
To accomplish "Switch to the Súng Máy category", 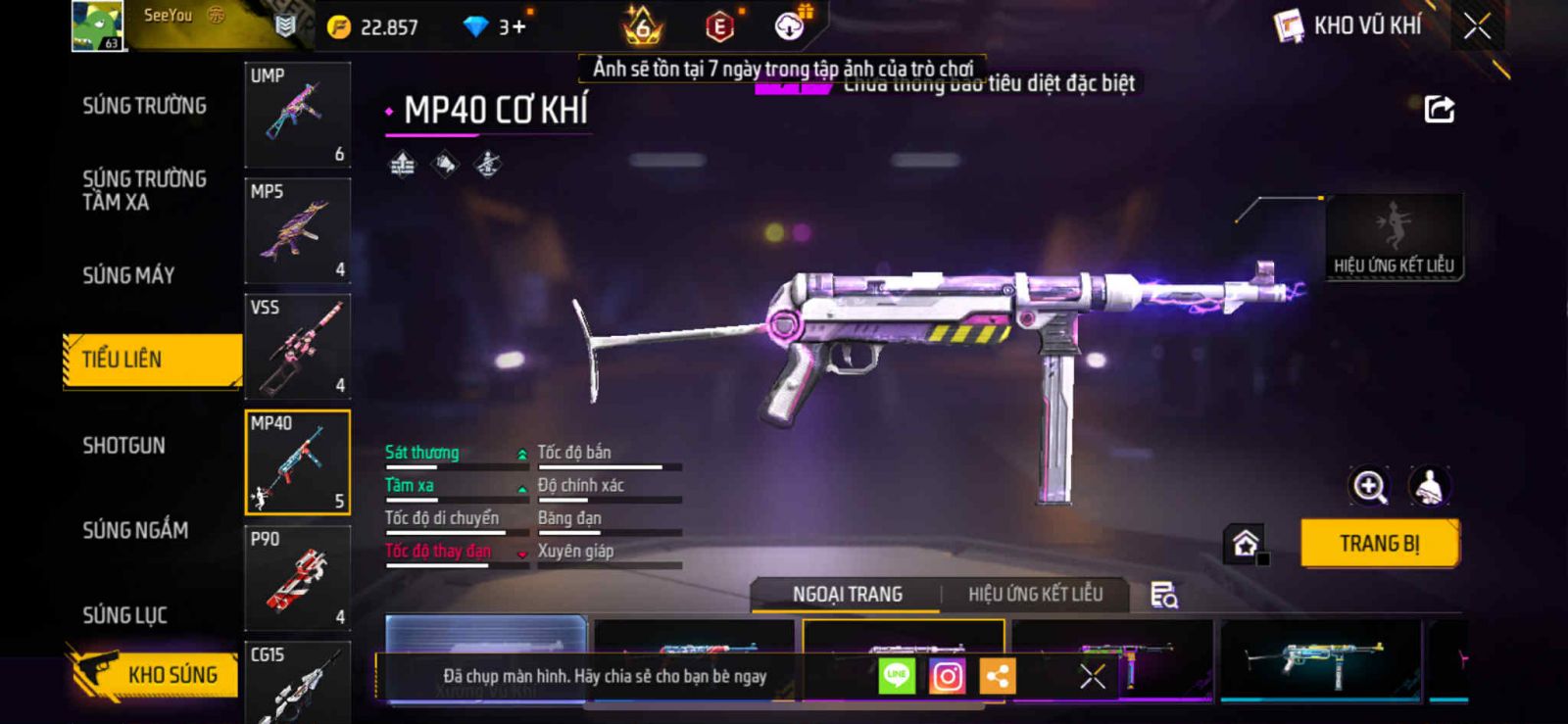I will tap(128, 275).
